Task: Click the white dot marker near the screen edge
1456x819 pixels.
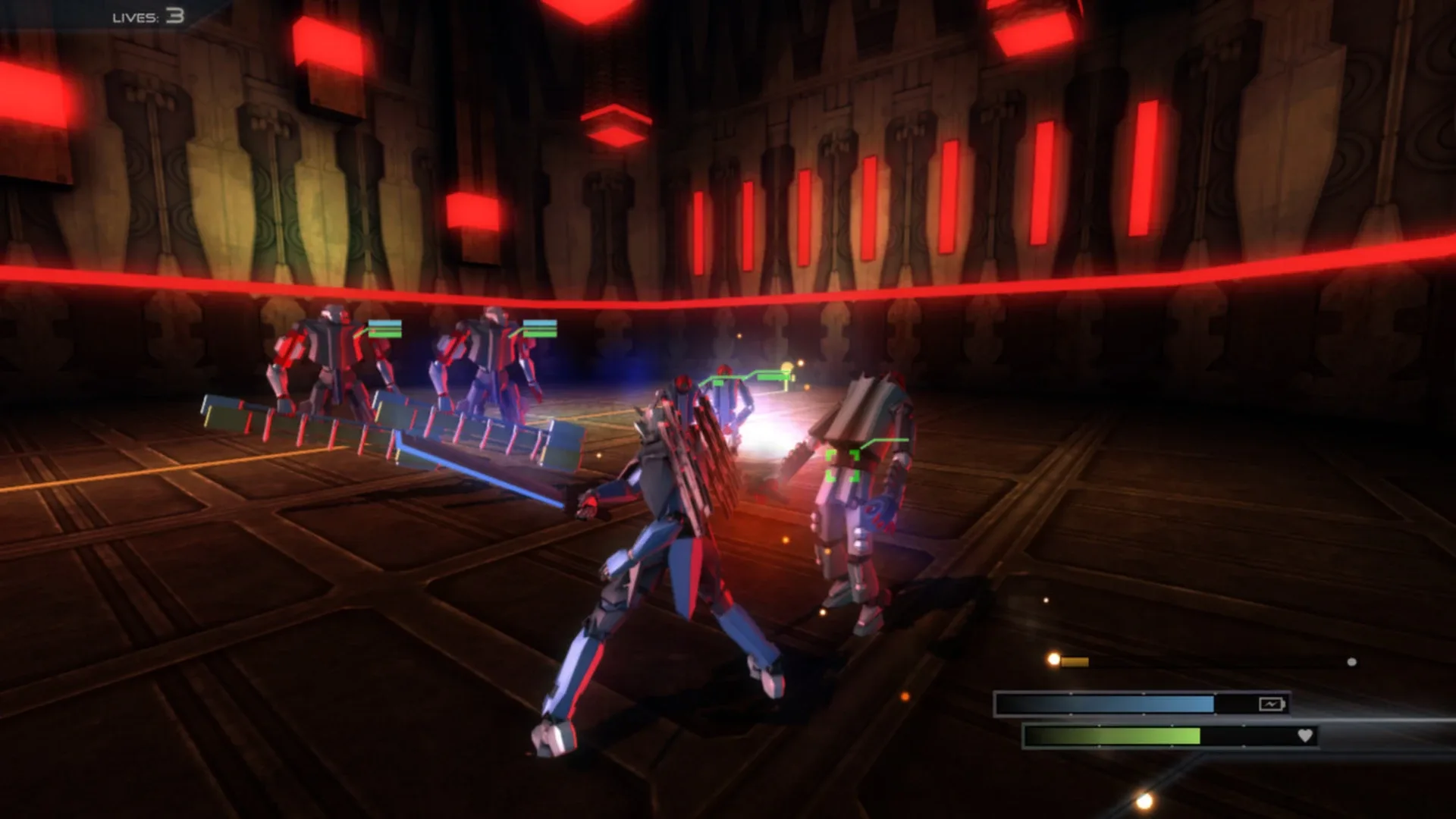Action: pyautogui.click(x=1351, y=661)
